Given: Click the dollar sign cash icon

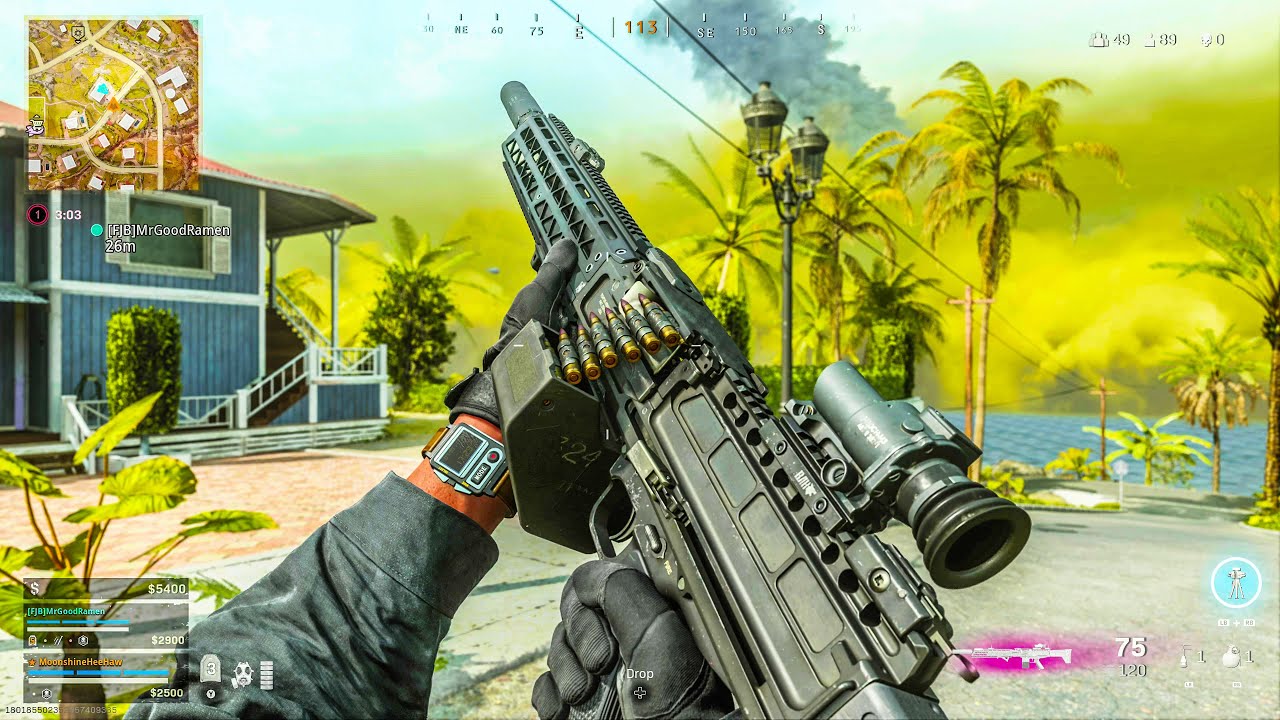Looking at the screenshot, I should (x=35, y=588).
